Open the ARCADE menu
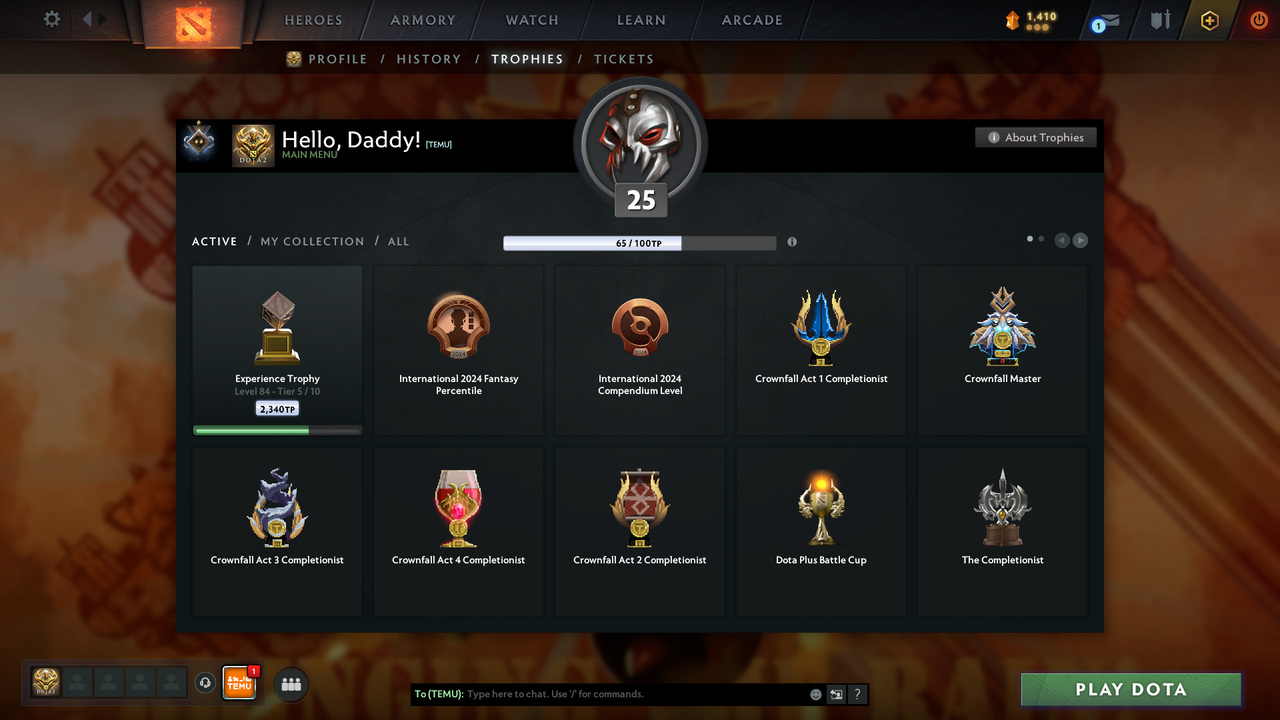This screenshot has height=720, width=1280. [x=751, y=20]
